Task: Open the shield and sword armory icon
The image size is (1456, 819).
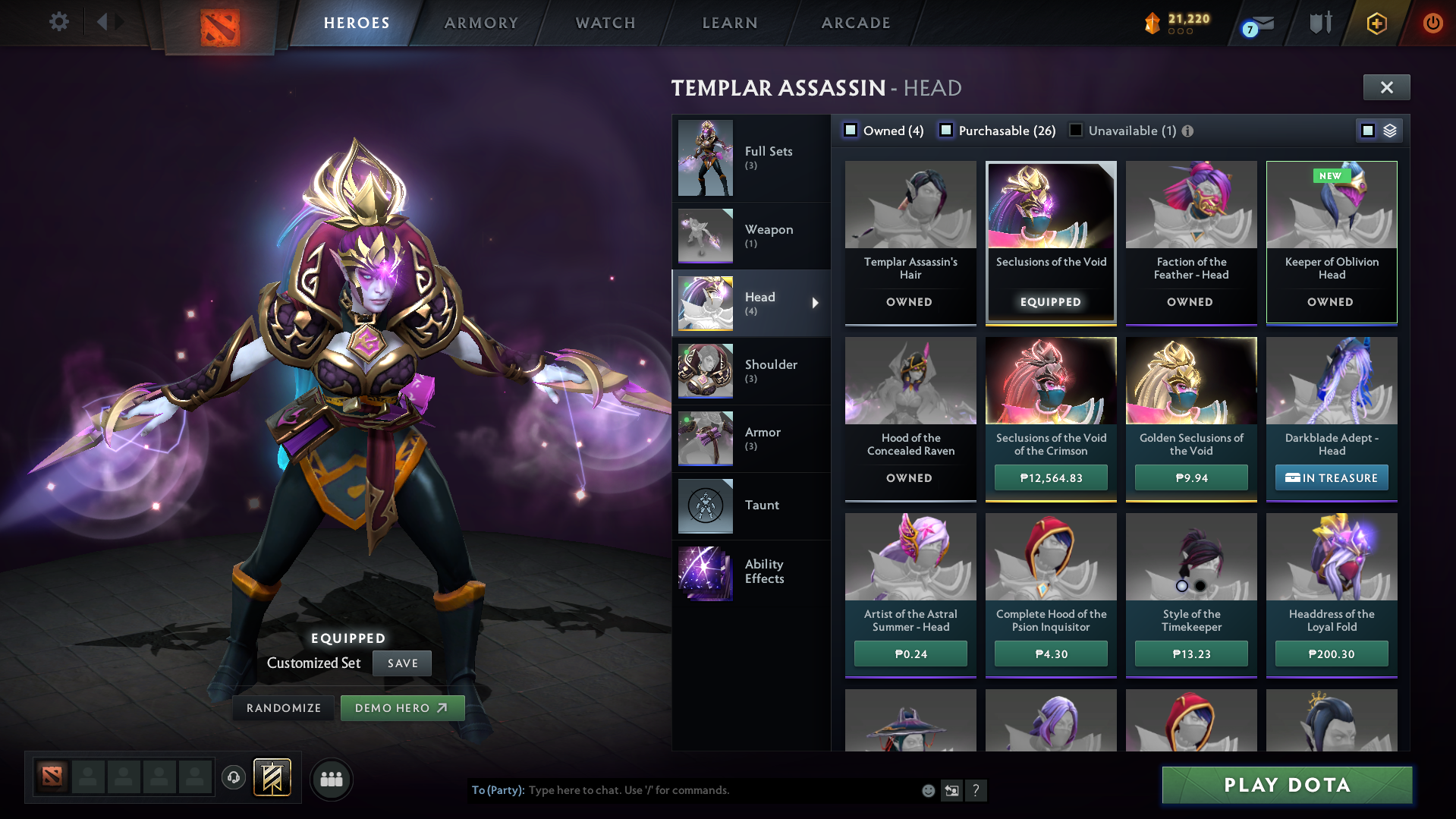Action: tap(1320, 23)
